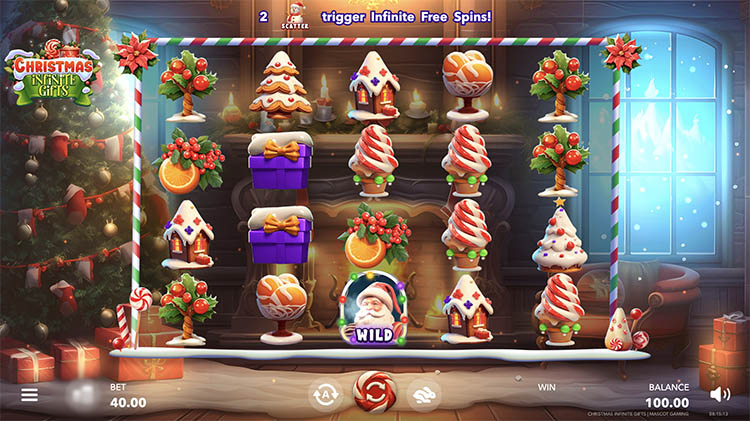Image resolution: width=750 pixels, height=421 pixels.
Task: Activate turbo mode with the rabbit icon
Action: [424, 394]
